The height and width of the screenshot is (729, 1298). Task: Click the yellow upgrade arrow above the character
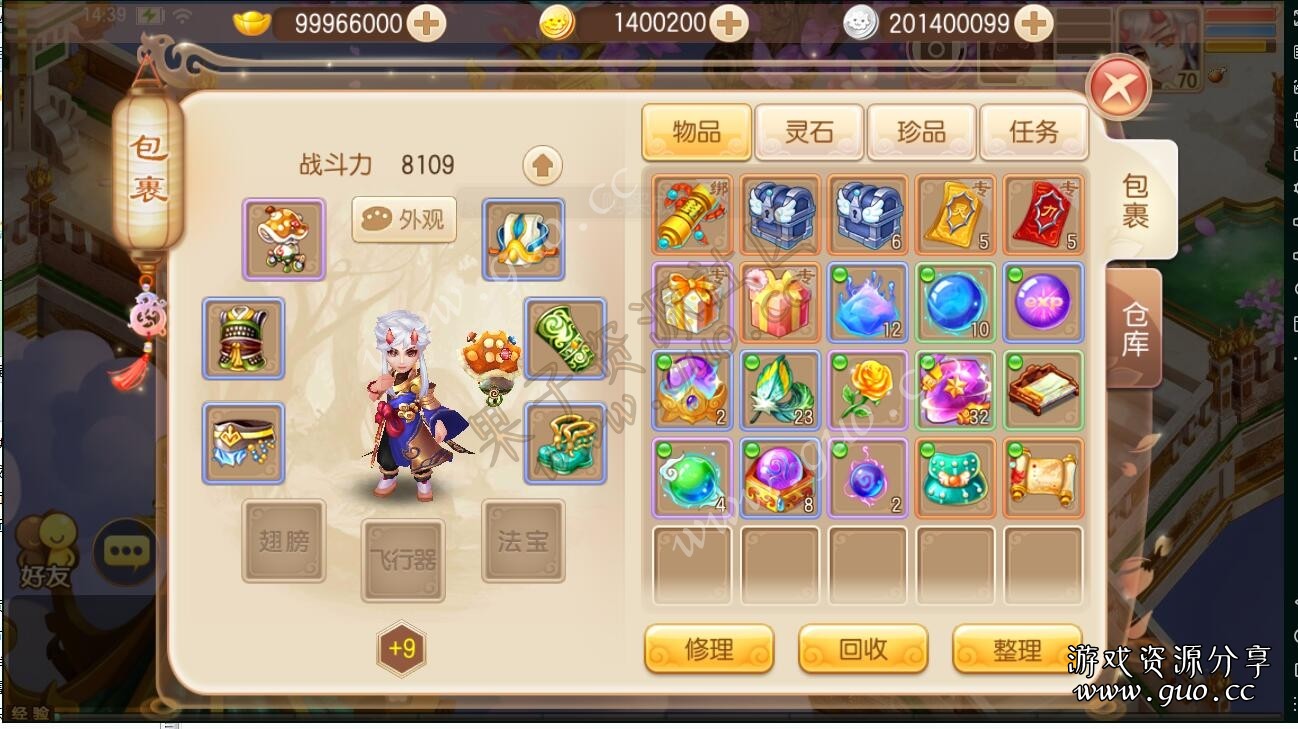(541, 165)
